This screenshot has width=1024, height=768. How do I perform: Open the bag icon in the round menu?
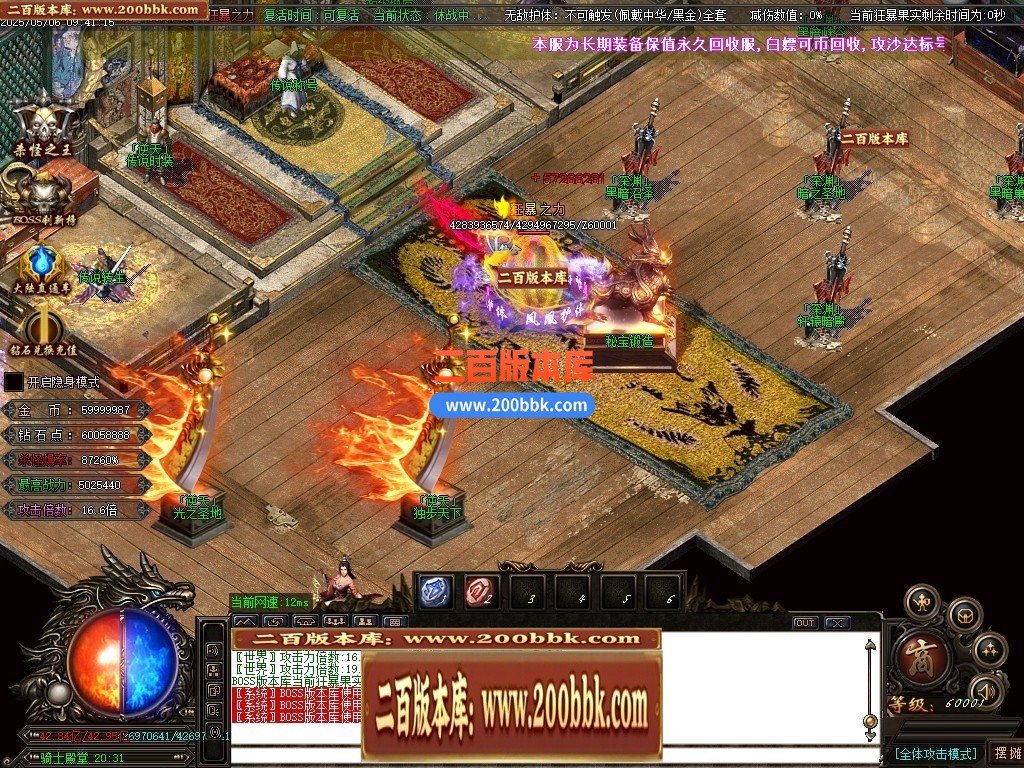click(x=964, y=613)
